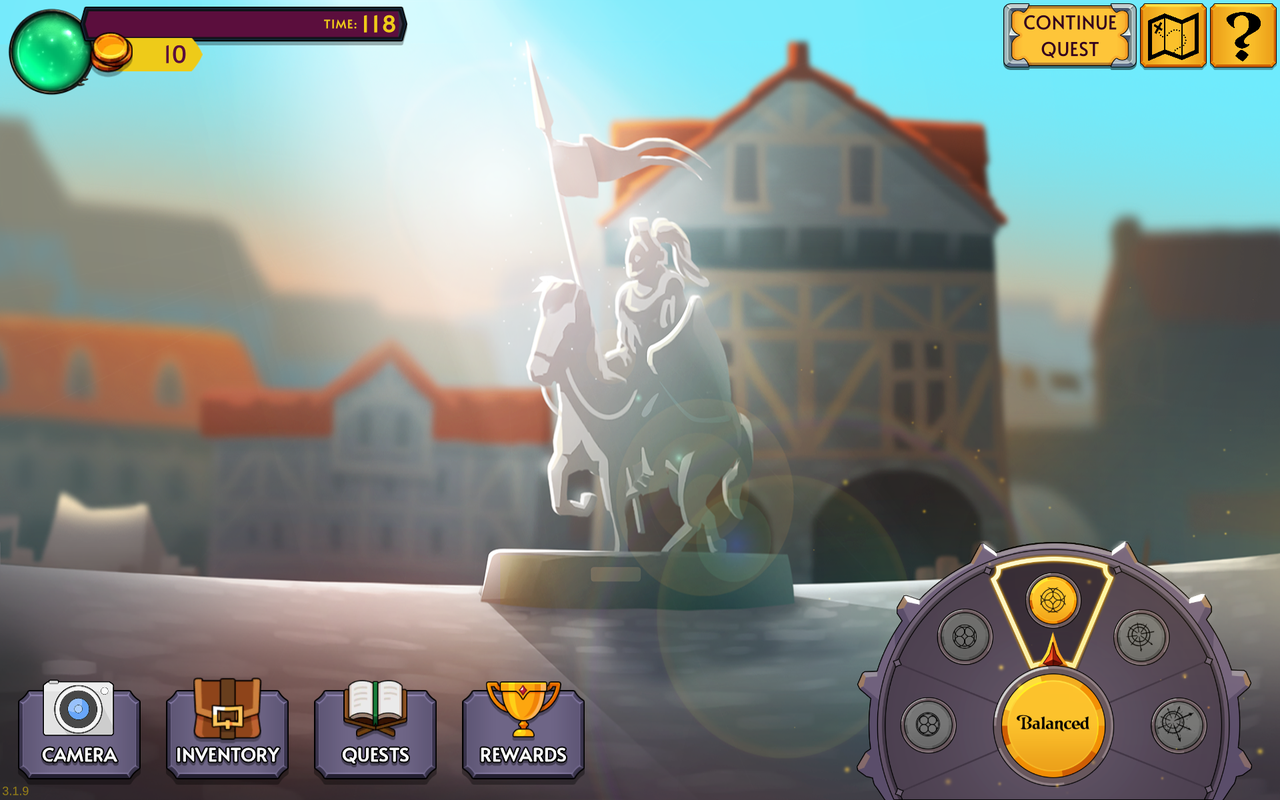The image size is (1280, 800).
Task: Click the CAMERA label tab
Action: 79,757
